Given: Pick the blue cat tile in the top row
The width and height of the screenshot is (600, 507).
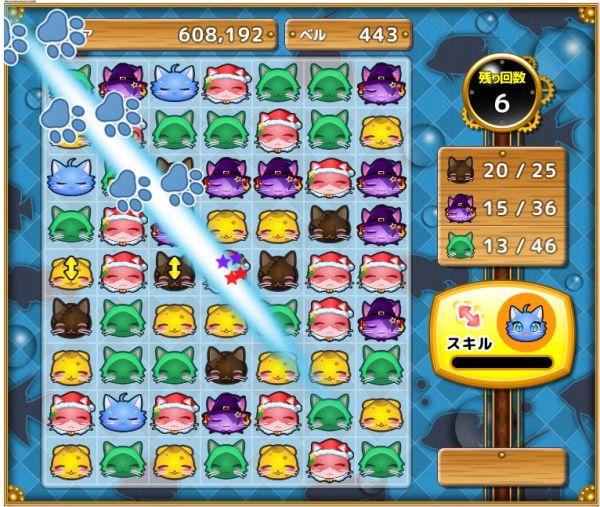Looking at the screenshot, I should point(174,82).
